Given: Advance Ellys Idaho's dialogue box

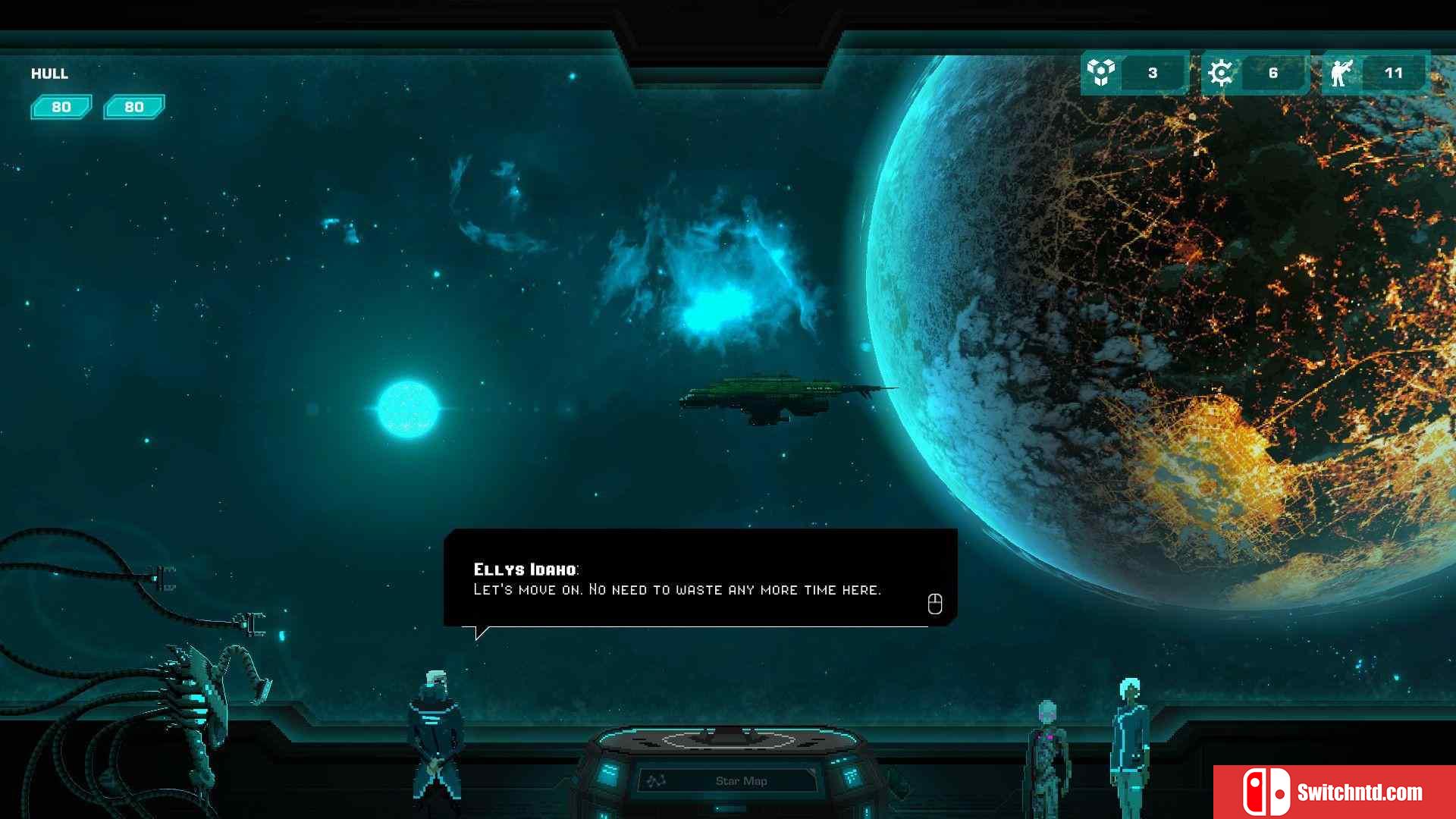Looking at the screenshot, I should click(x=934, y=604).
